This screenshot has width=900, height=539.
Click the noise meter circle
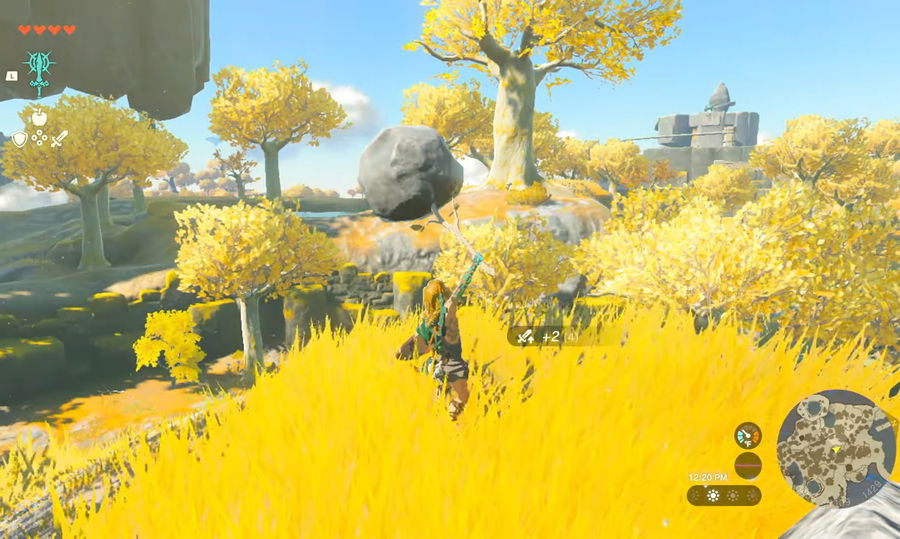[x=747, y=465]
